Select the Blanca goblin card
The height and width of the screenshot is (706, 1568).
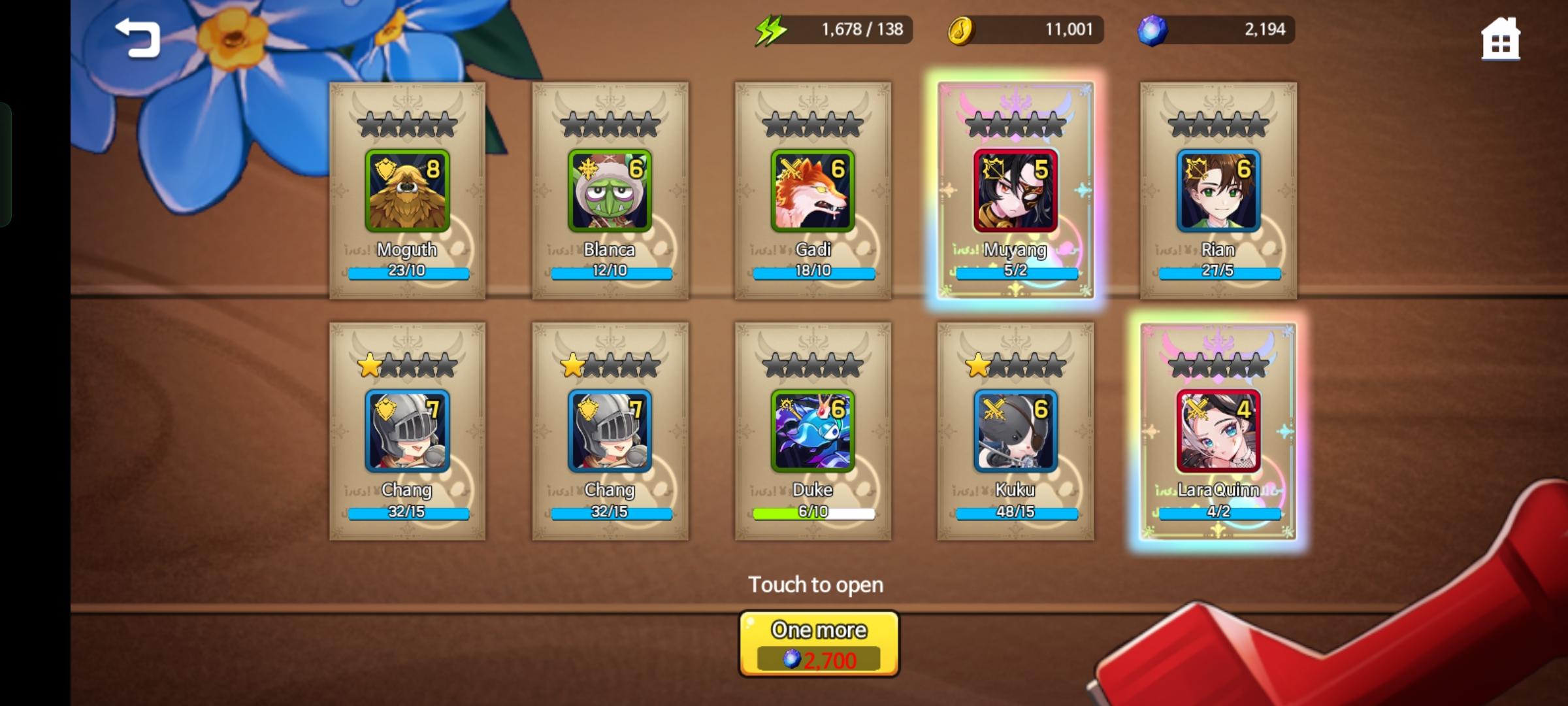pos(610,190)
